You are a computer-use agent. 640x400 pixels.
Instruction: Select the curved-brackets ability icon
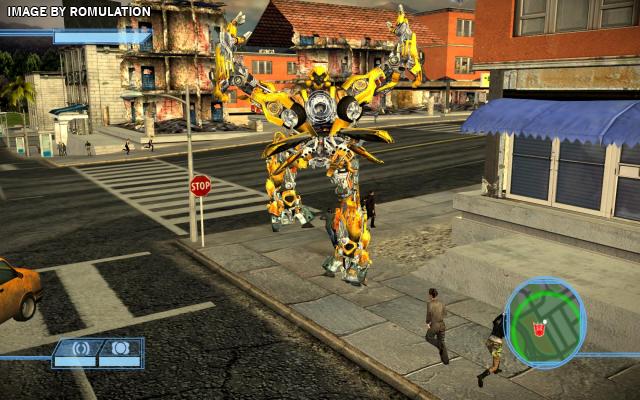click(81, 350)
